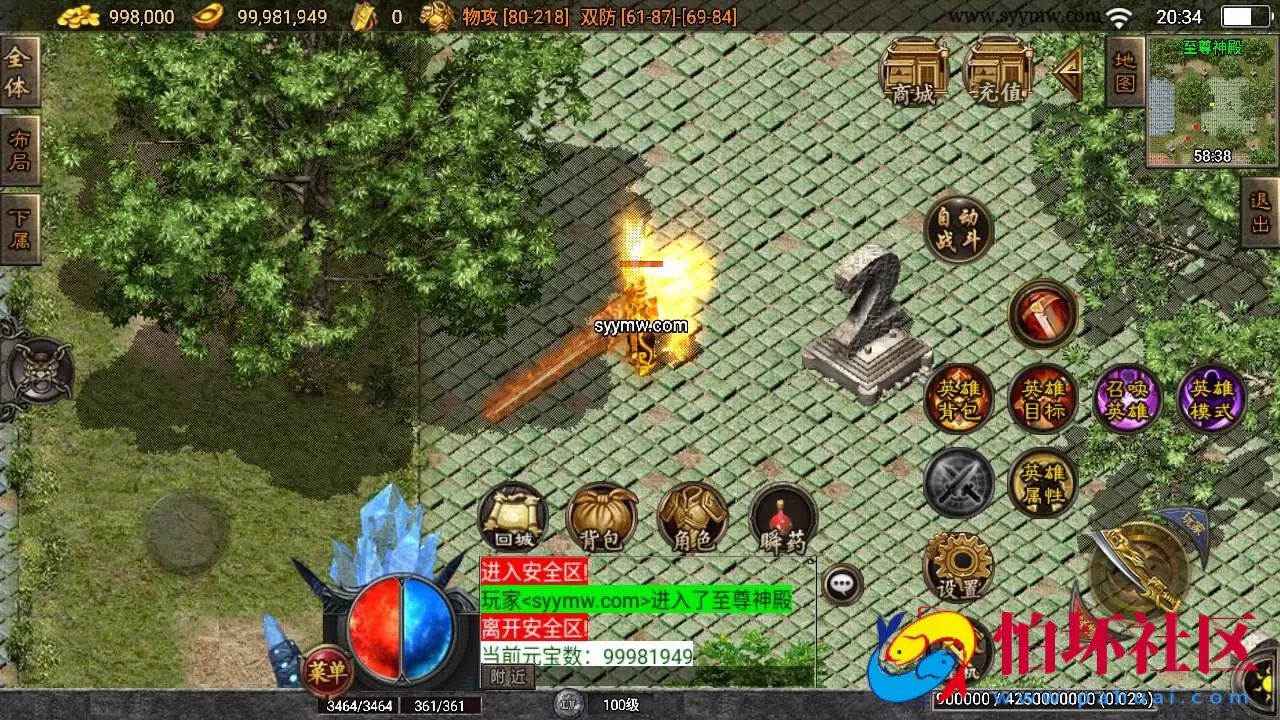
Task: Open the 角色 character panel
Action: point(693,517)
